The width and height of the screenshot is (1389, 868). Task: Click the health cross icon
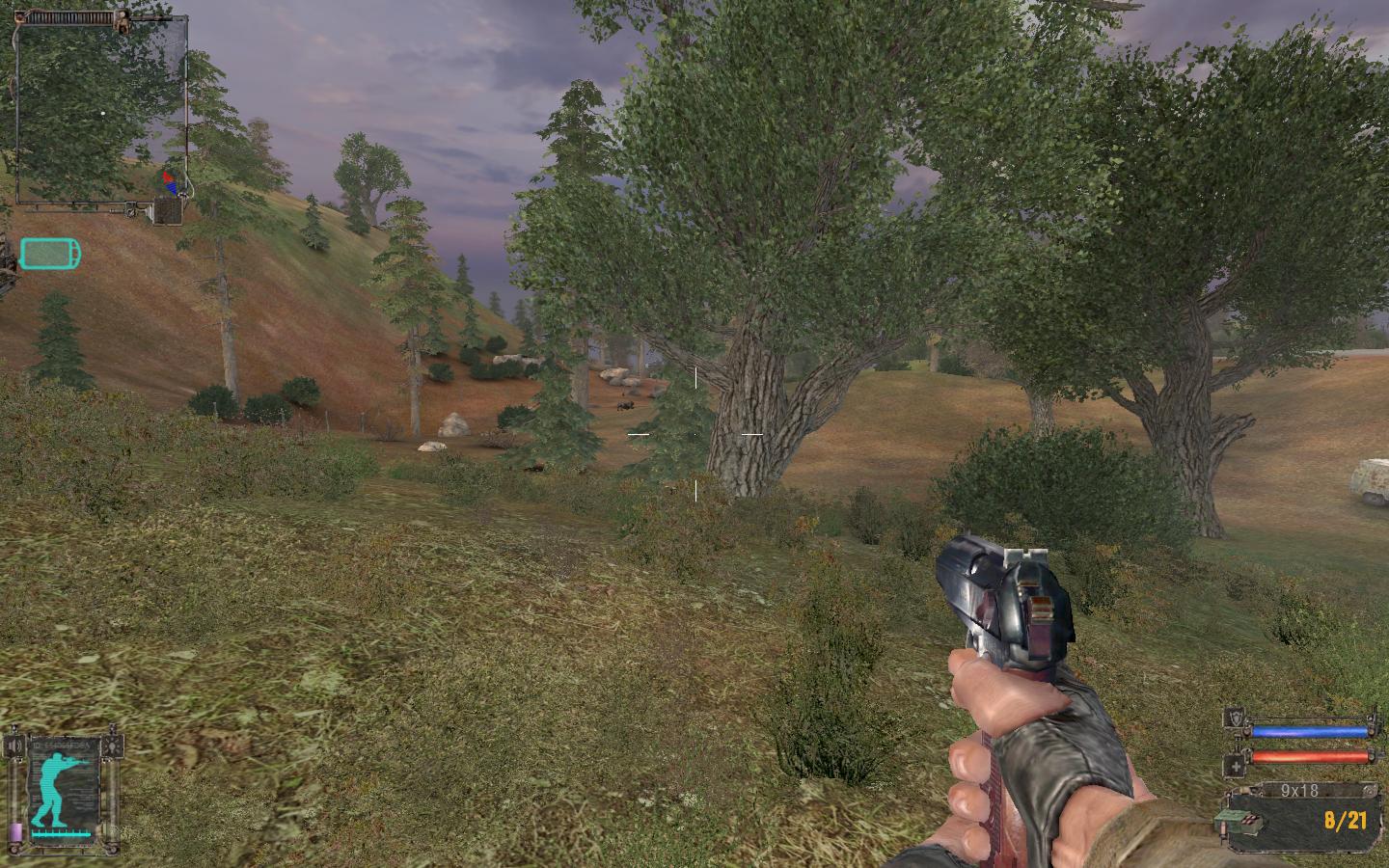(x=1234, y=767)
